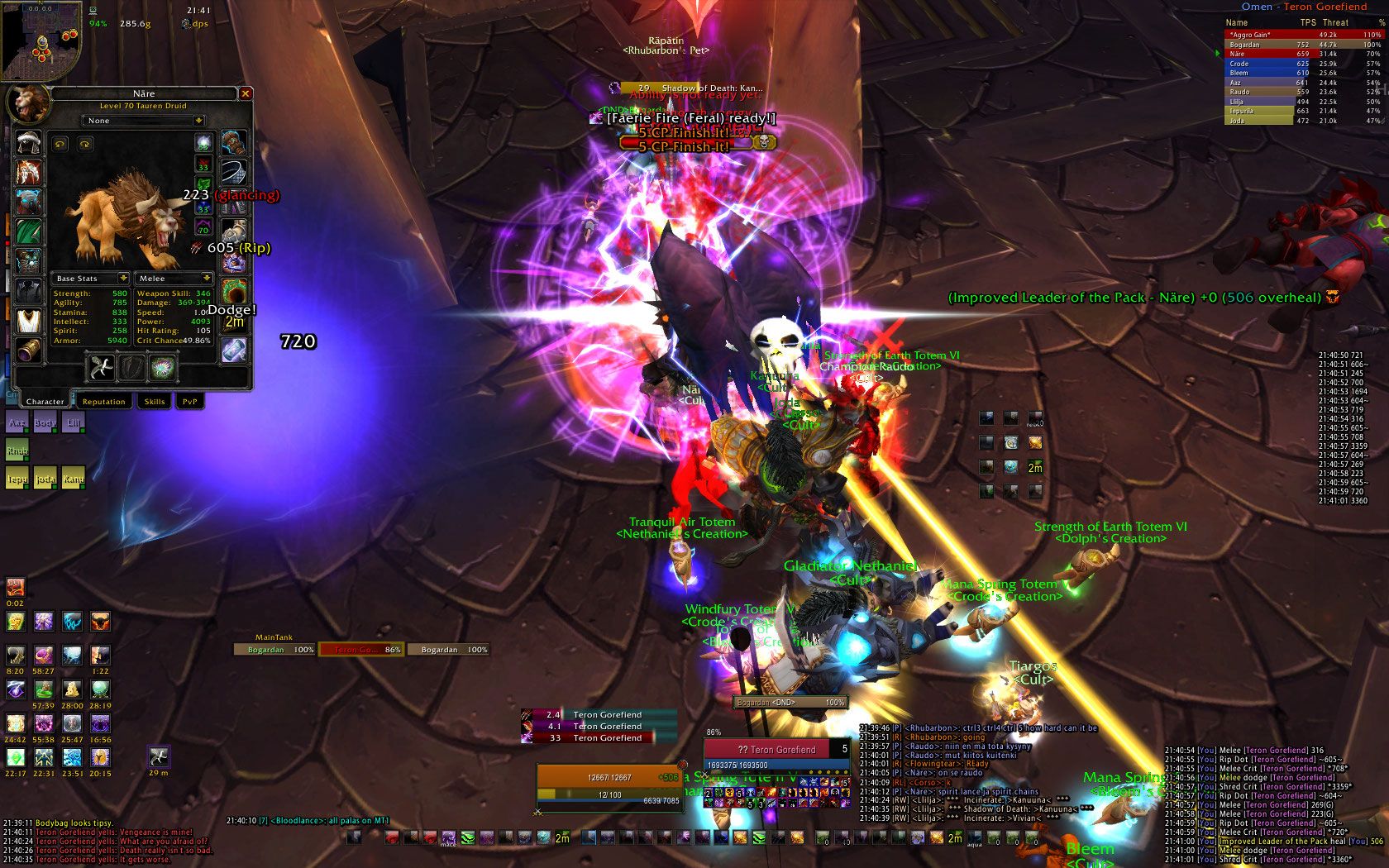Open the Skills tab
Image resolution: width=1389 pixels, height=868 pixels.
pyautogui.click(x=155, y=402)
